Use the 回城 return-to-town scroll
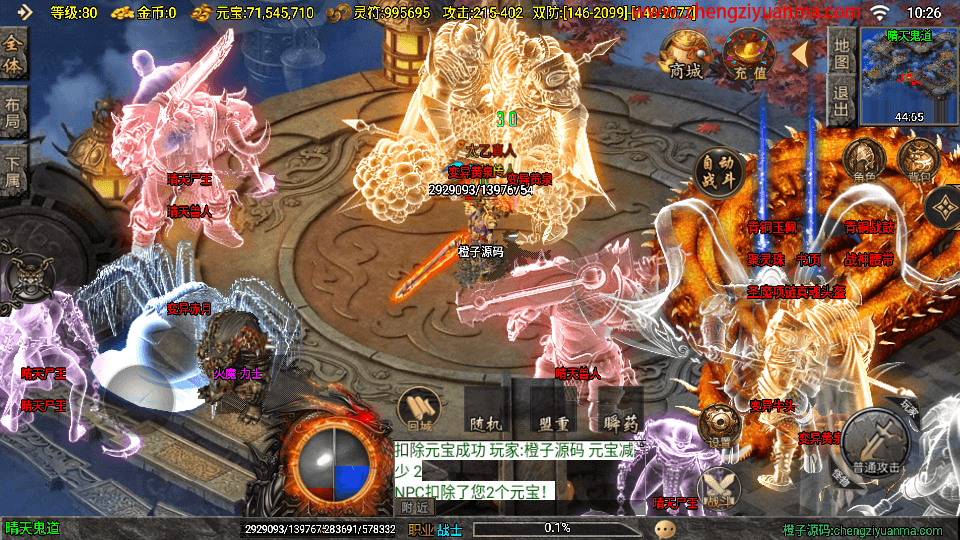The image size is (960, 540). point(420,409)
